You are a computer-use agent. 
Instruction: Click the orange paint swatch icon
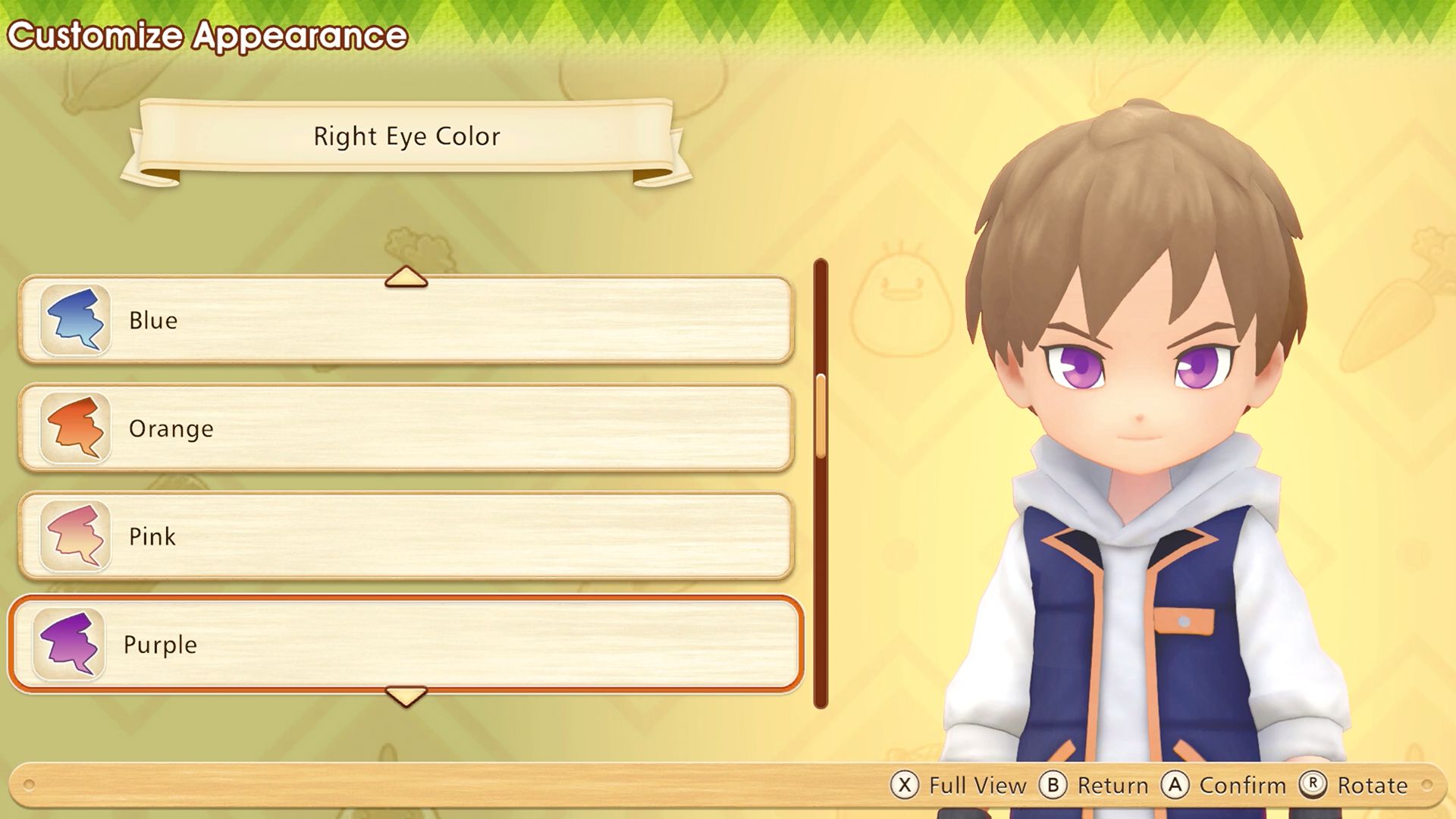75,428
